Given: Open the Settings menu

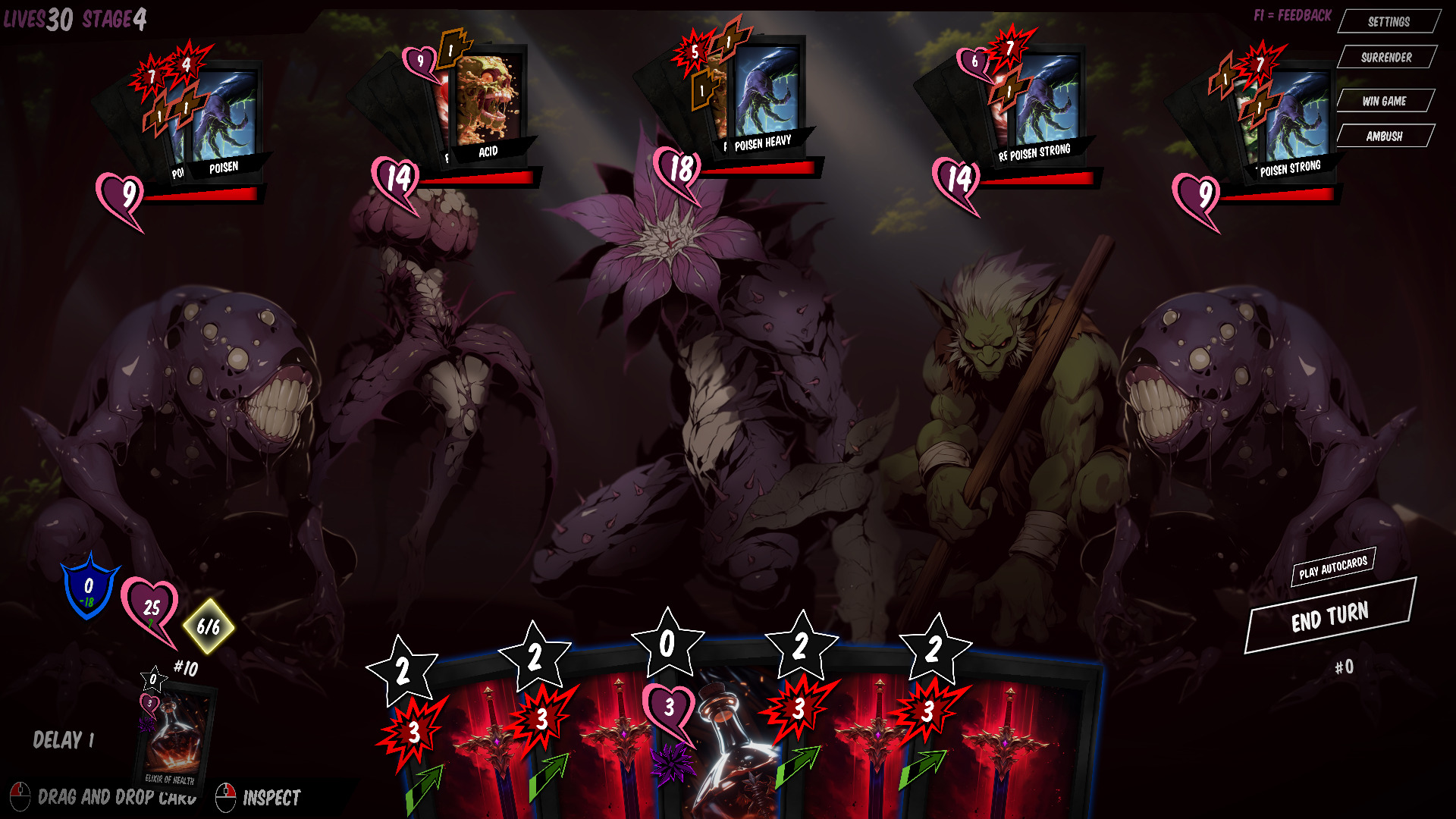Looking at the screenshot, I should [x=1389, y=21].
